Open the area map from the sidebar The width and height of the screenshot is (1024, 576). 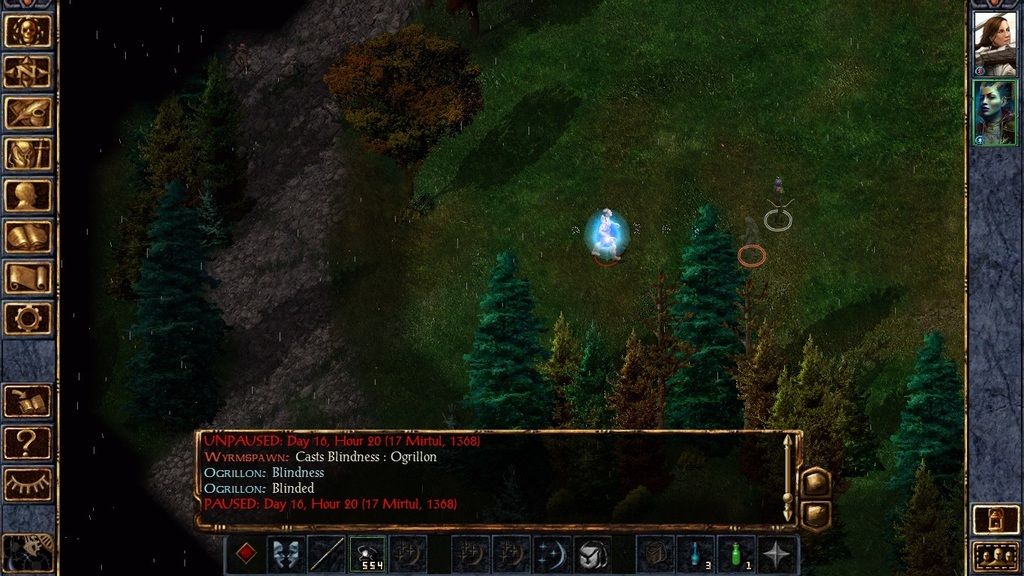28,71
